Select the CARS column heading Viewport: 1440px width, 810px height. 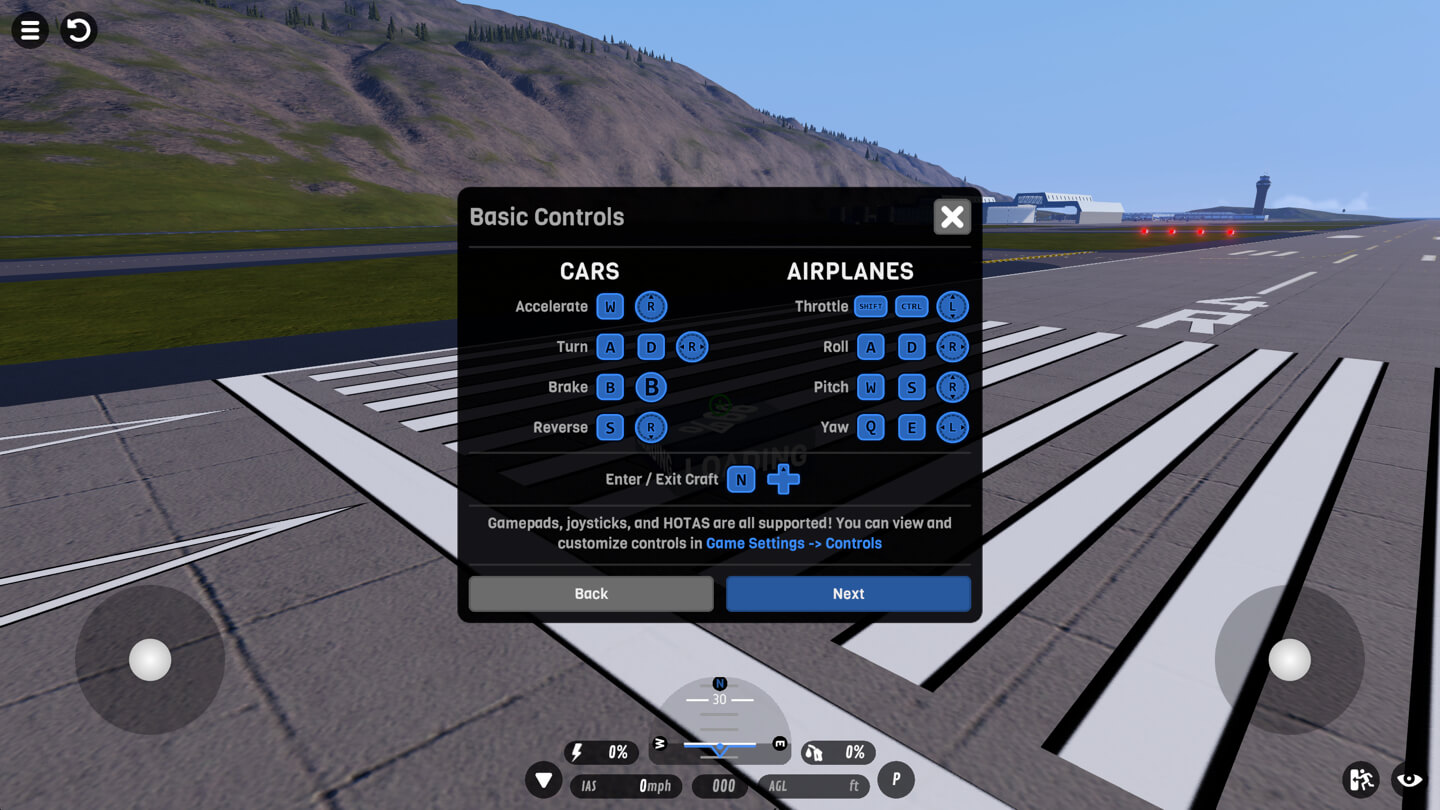coord(589,271)
